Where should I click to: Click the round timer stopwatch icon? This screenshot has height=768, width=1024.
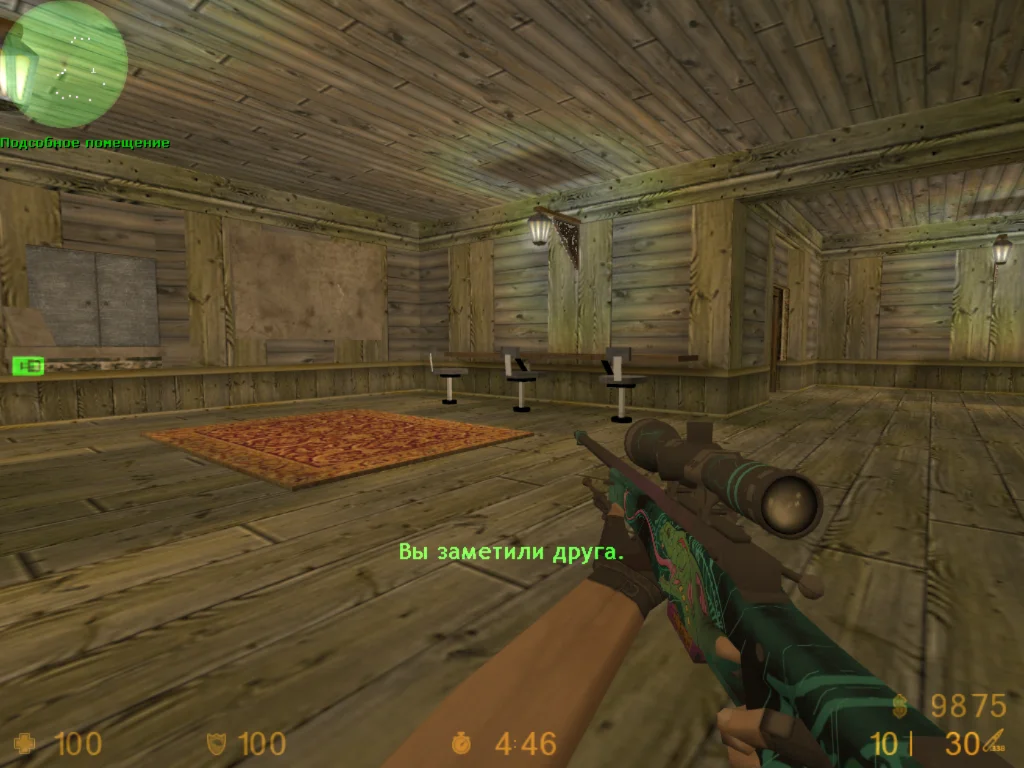pos(461,744)
